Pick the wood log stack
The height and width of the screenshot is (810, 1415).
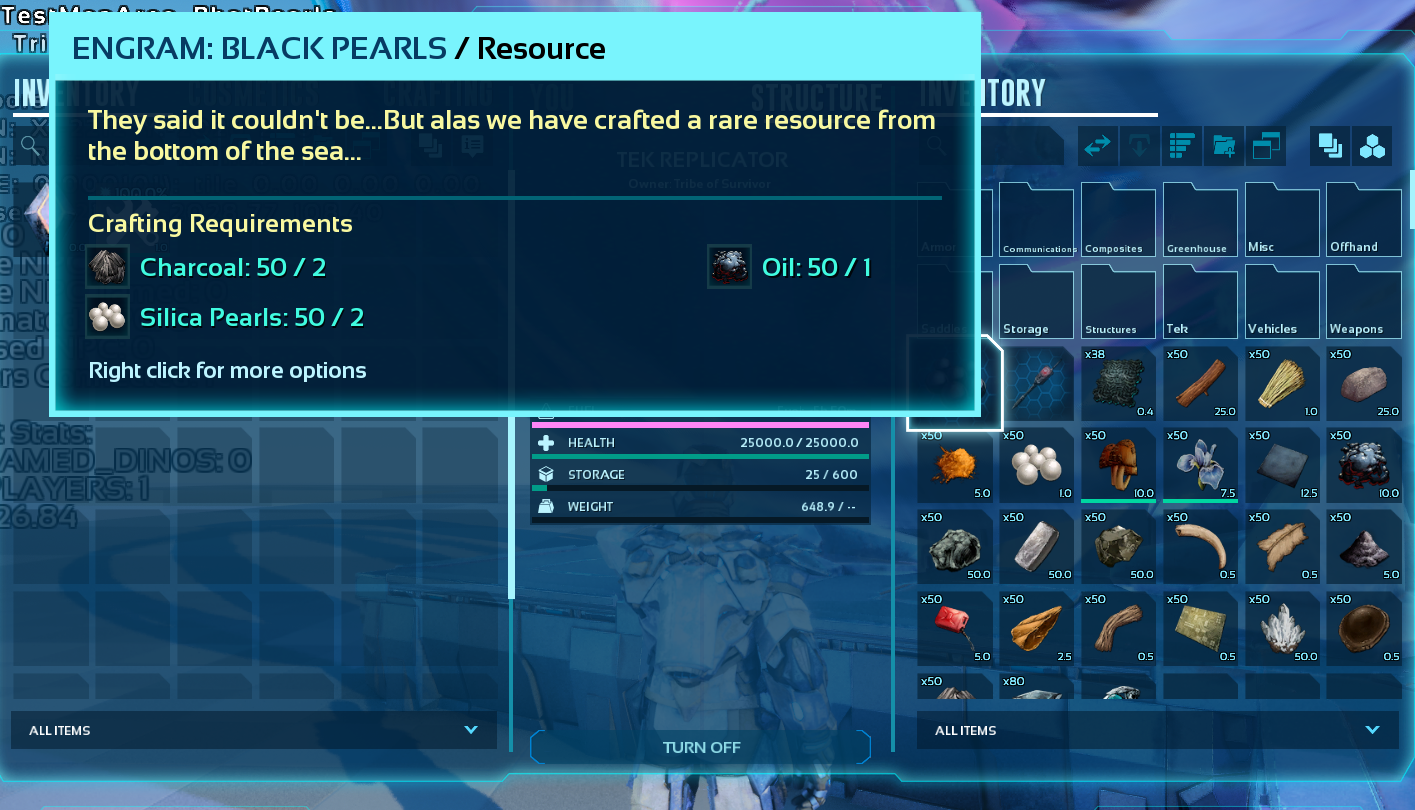1200,383
